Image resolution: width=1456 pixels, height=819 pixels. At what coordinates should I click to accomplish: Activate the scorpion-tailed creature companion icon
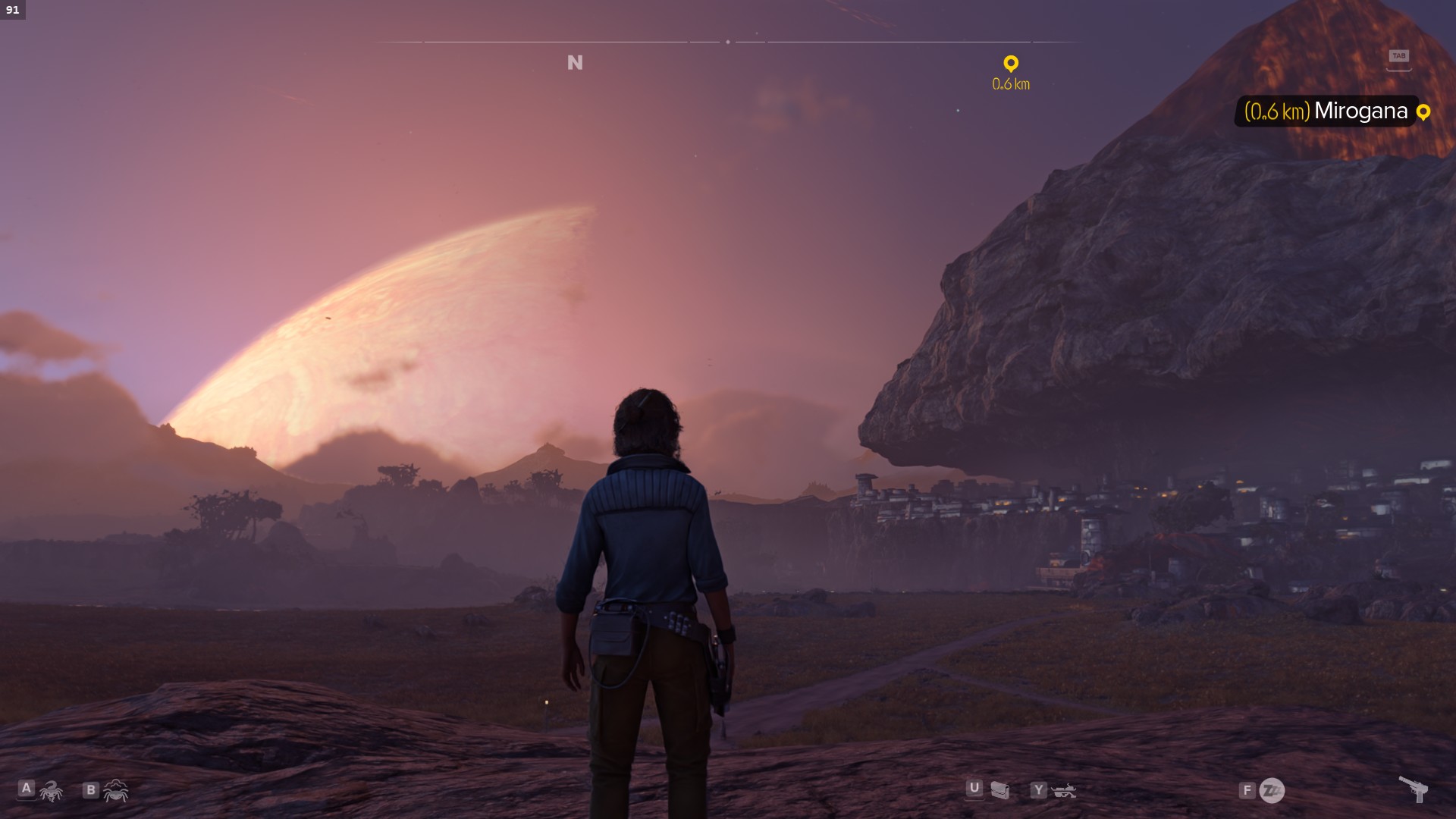pyautogui.click(x=51, y=792)
